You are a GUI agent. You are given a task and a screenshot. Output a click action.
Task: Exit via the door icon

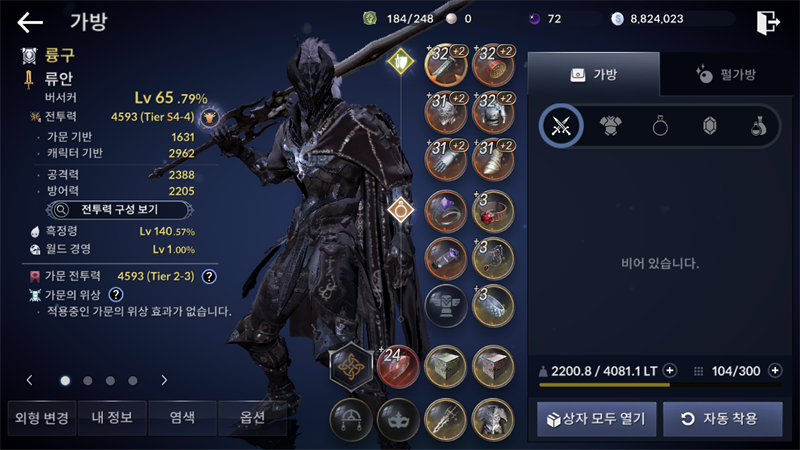(x=768, y=21)
